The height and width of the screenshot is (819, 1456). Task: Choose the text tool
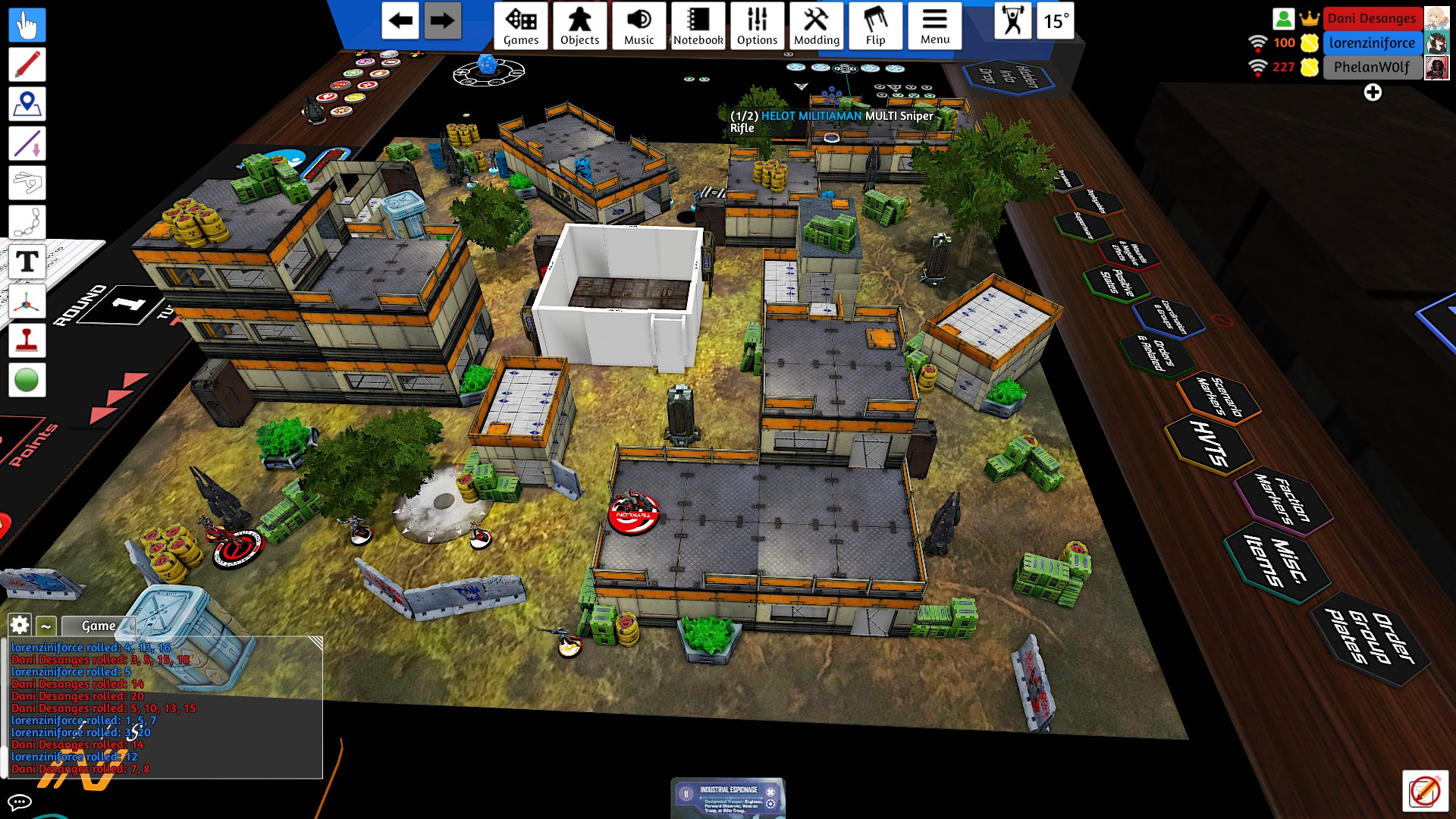27,262
